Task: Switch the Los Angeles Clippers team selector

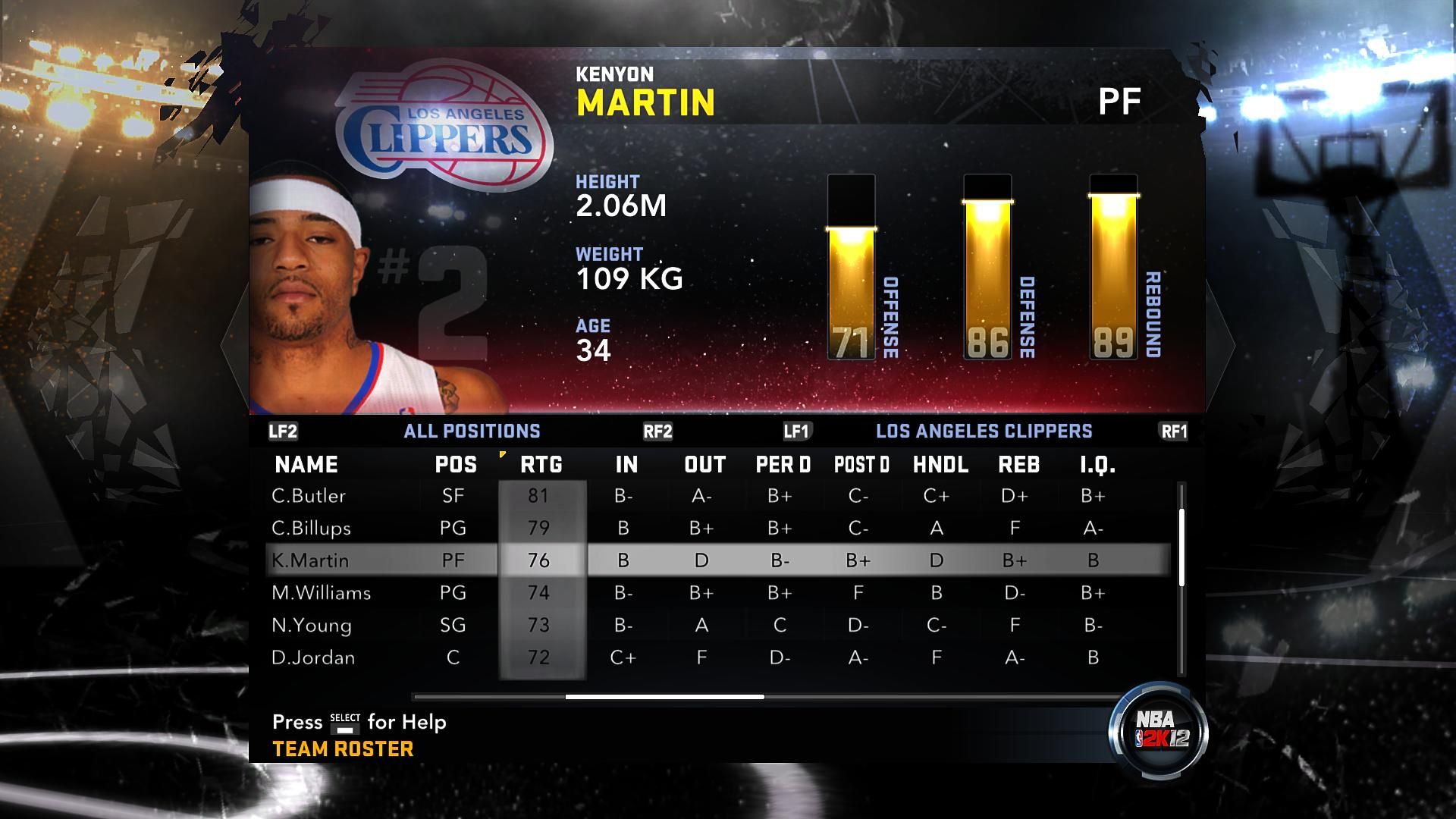Action: tap(984, 431)
